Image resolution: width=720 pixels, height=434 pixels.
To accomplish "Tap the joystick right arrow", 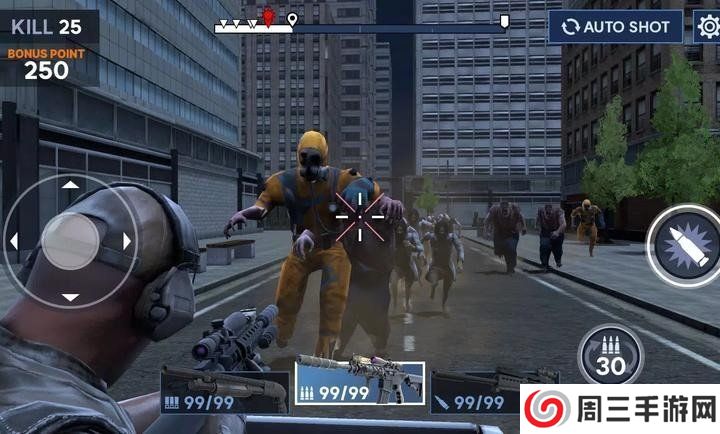I will click(x=127, y=241).
